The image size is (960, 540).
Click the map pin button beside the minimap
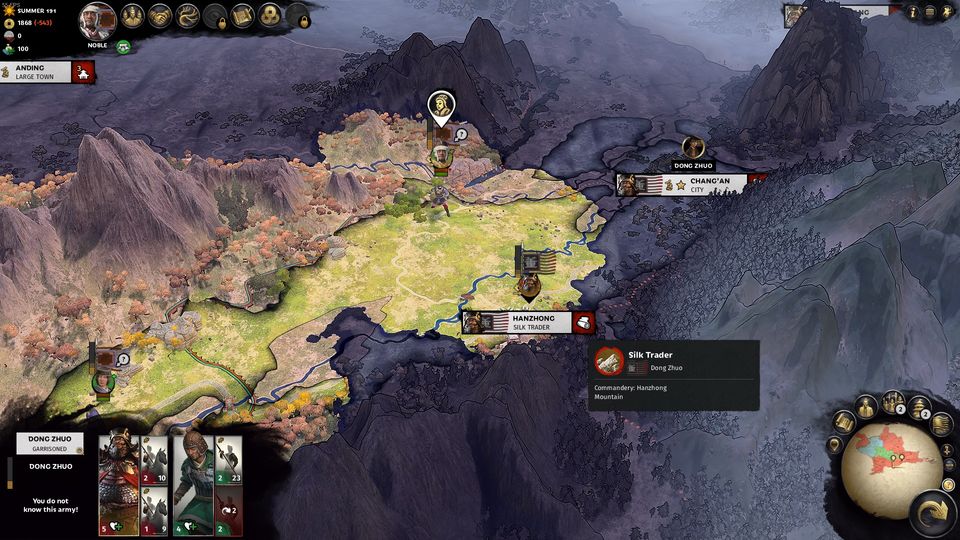pos(835,445)
